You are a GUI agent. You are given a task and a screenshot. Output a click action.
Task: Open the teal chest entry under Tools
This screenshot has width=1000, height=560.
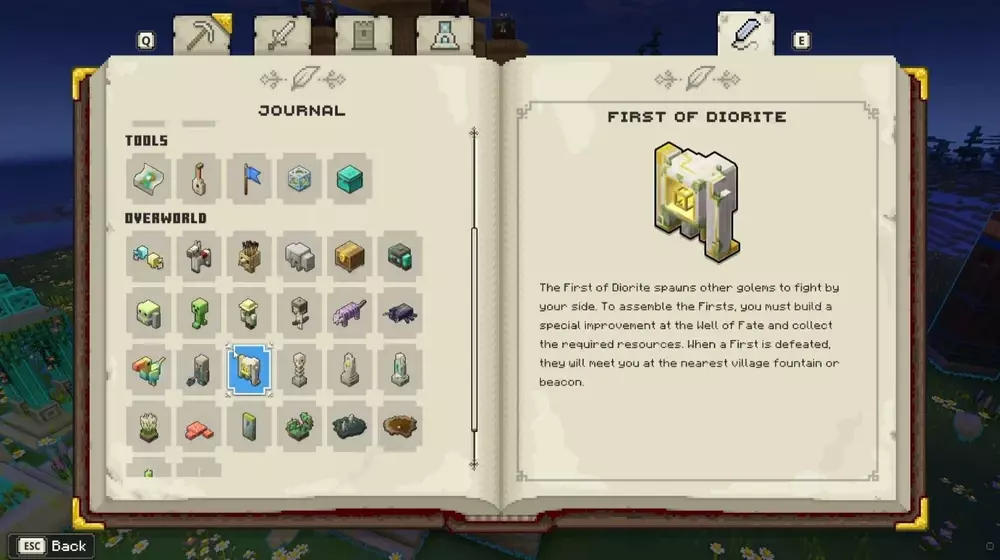[349, 179]
